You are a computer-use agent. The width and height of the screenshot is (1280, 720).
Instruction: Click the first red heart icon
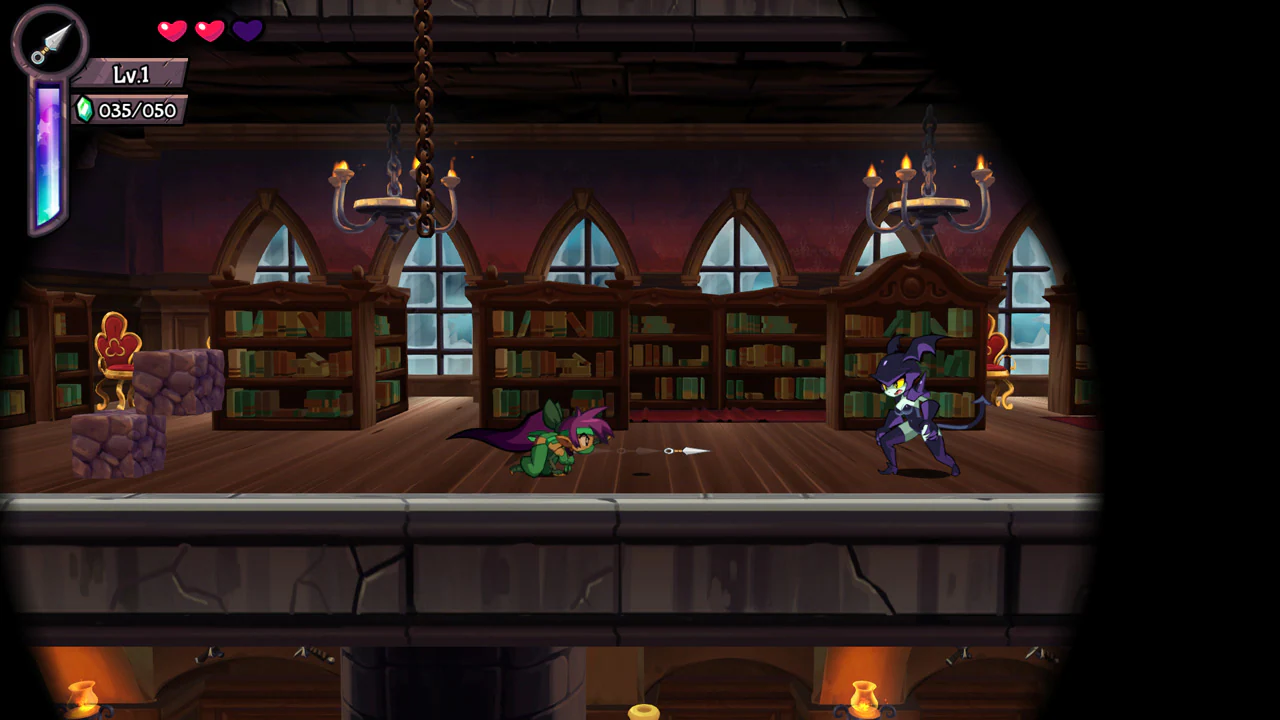pyautogui.click(x=171, y=31)
